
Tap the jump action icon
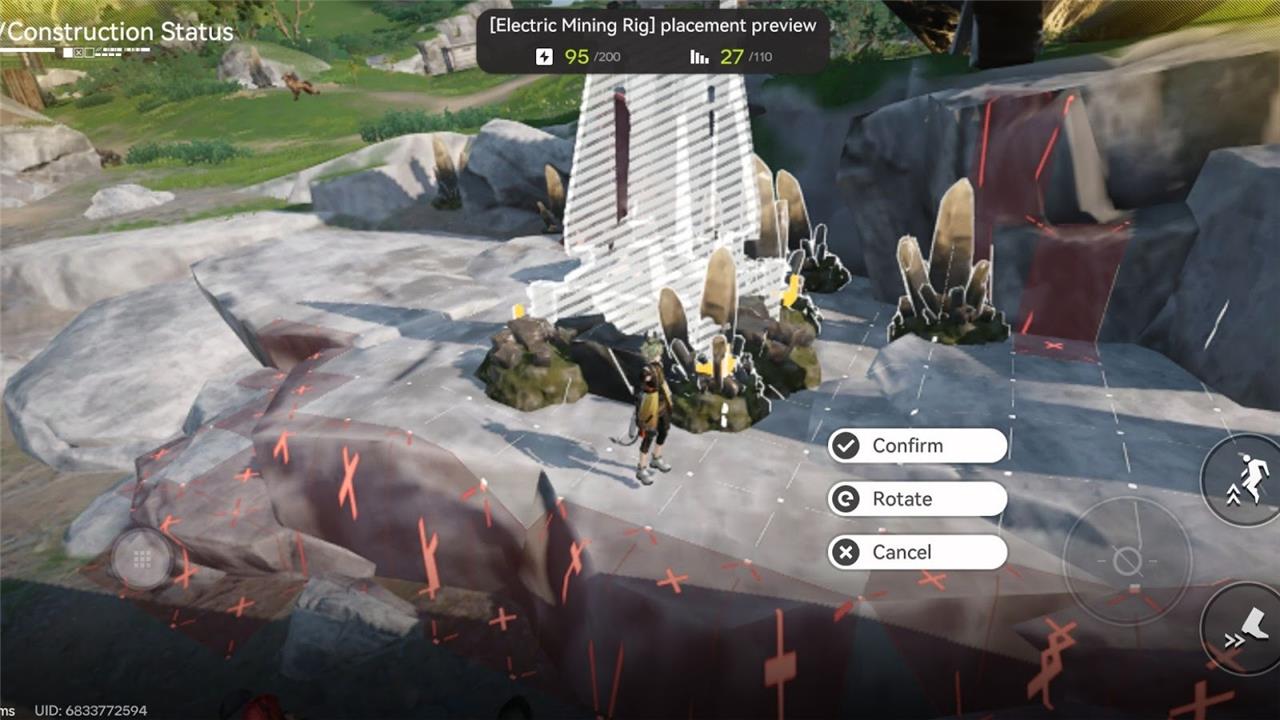pyautogui.click(x=1245, y=478)
